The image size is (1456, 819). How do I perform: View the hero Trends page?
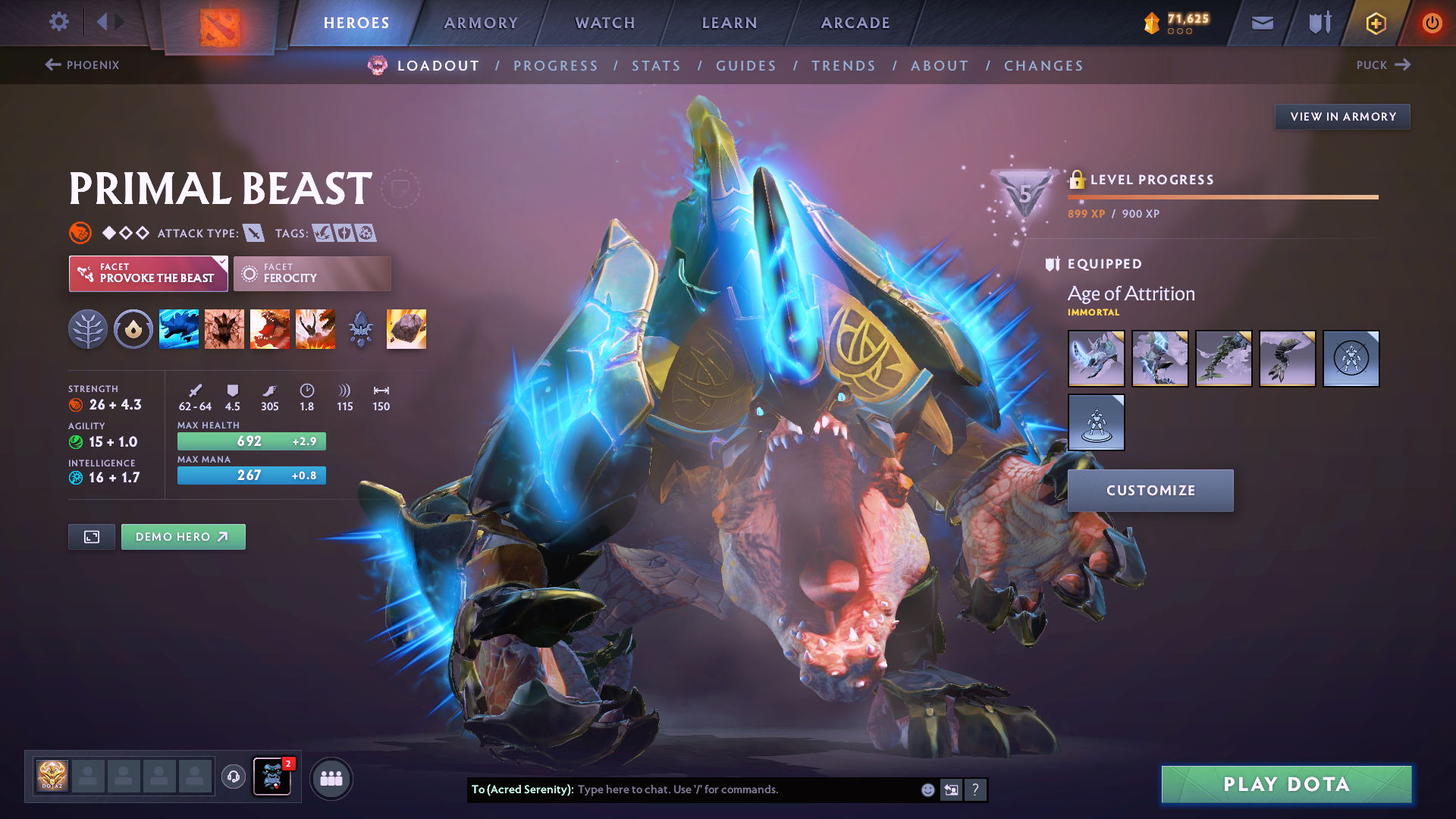(x=843, y=66)
